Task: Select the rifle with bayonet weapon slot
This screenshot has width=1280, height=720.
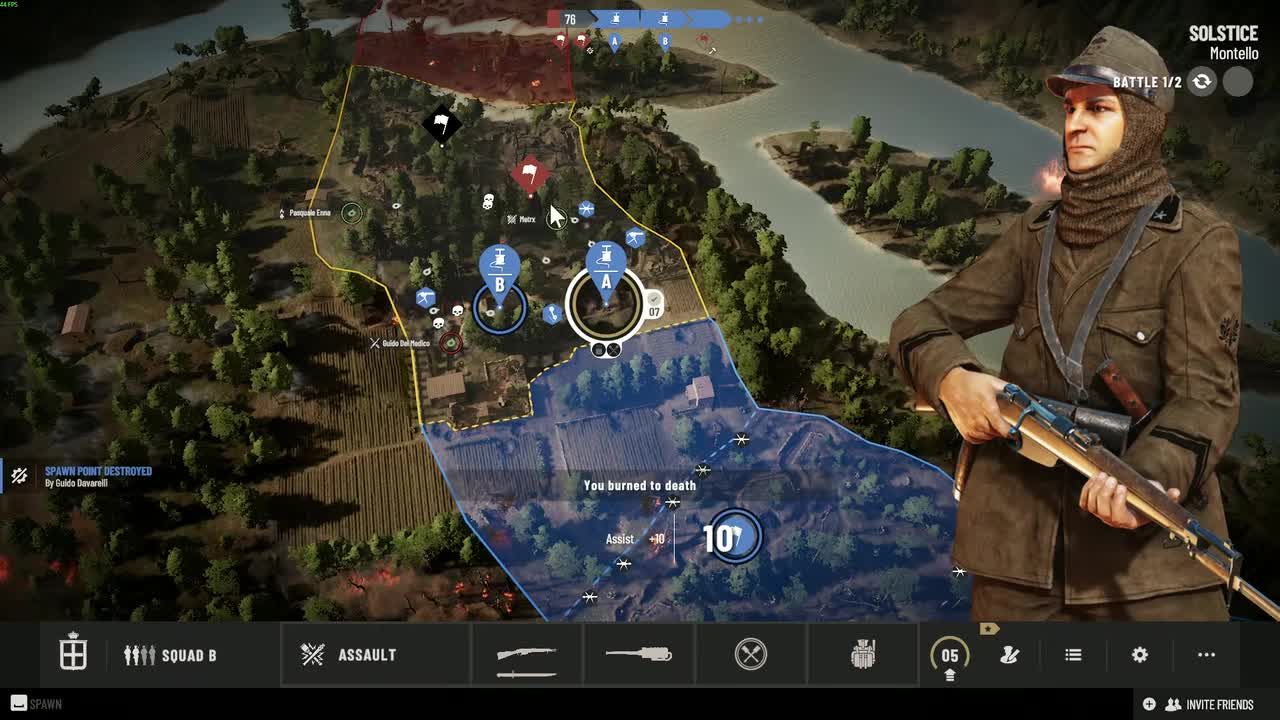Action: [x=527, y=654]
